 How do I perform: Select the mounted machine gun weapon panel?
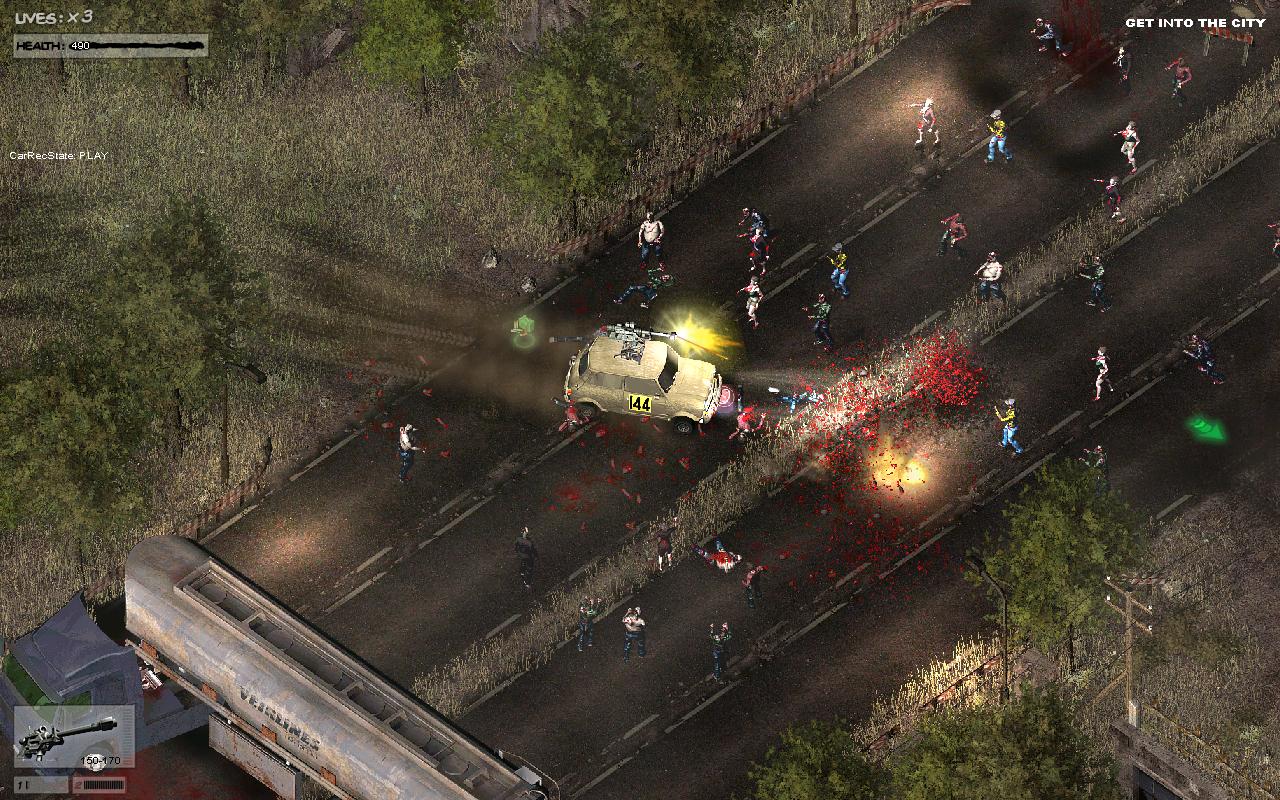point(74,738)
